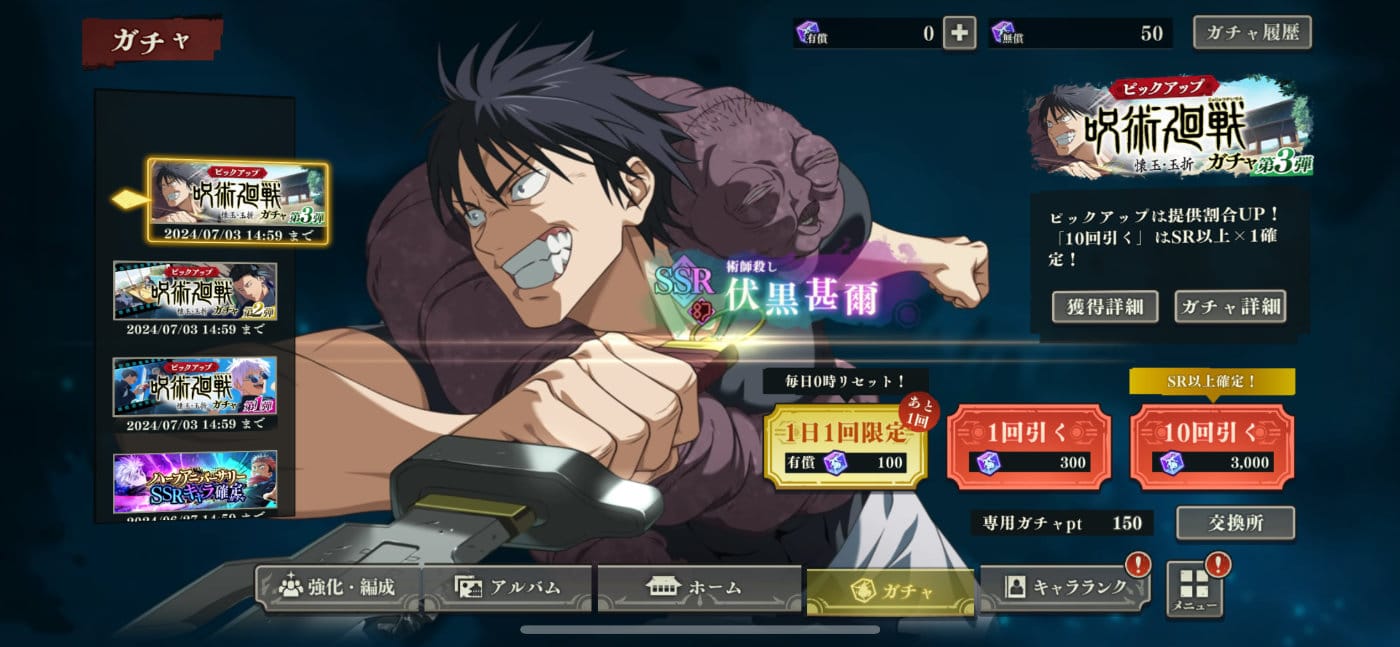
Task: Return to ホーム home screen
Action: pos(699,587)
